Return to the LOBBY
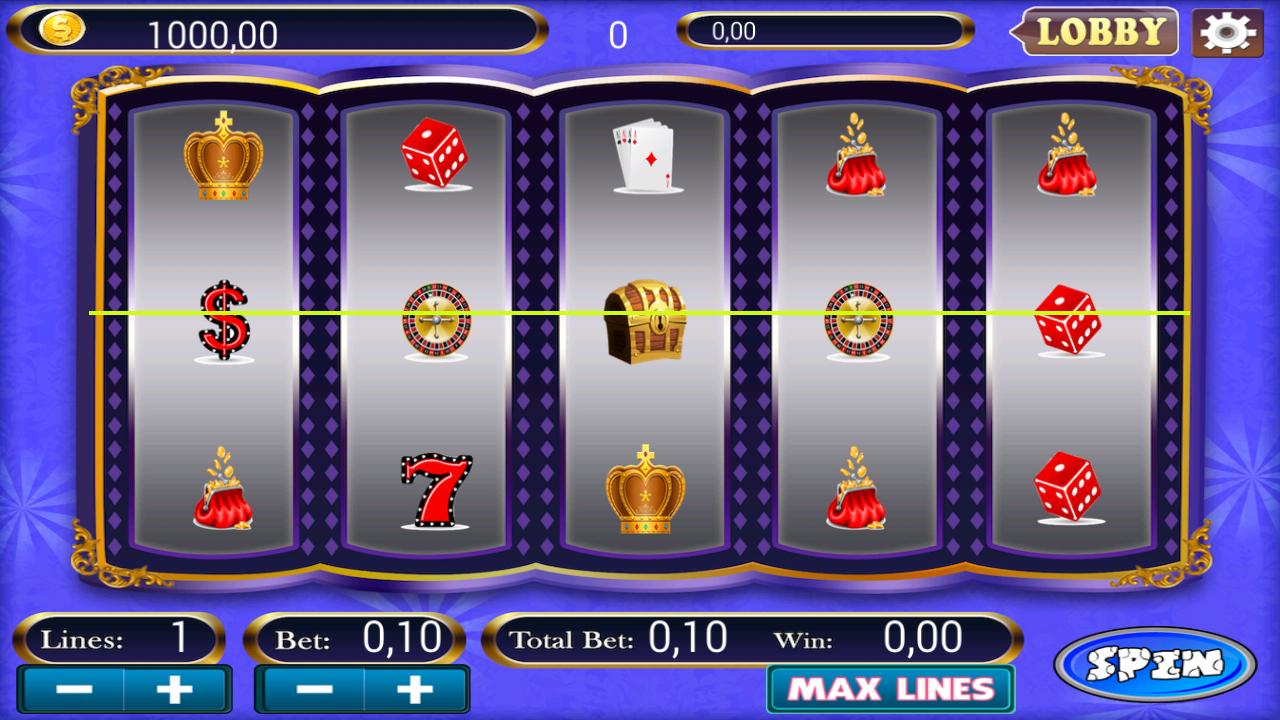This screenshot has width=1280, height=720. tap(1097, 31)
